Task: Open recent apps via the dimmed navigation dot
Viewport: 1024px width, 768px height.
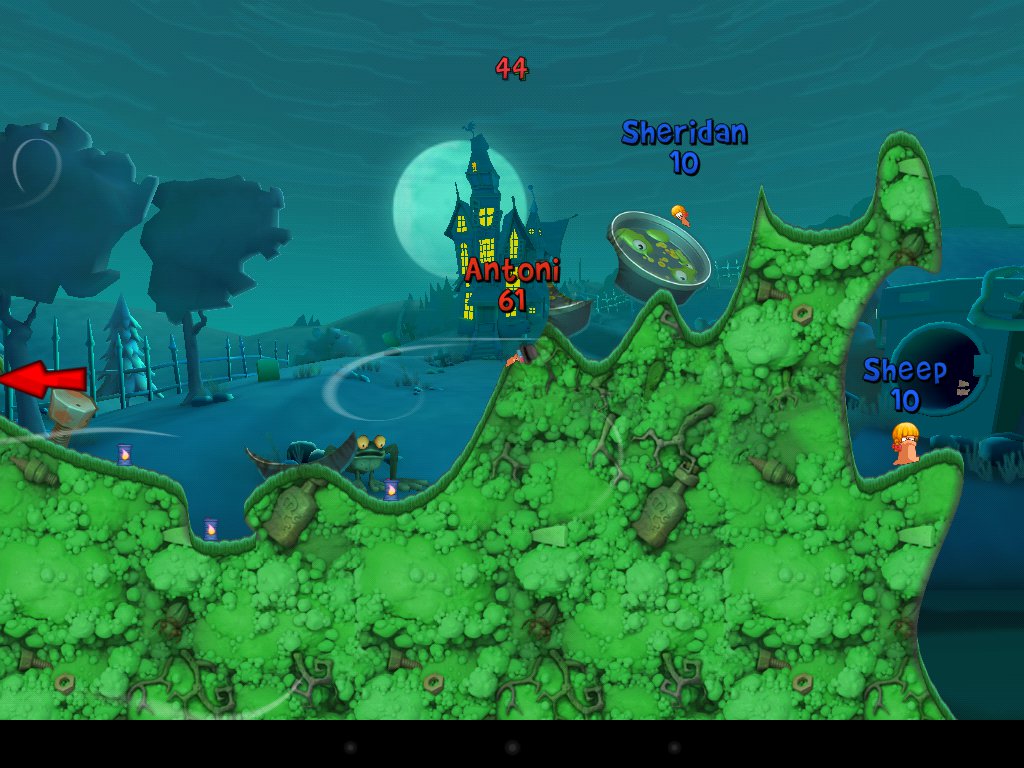Action: point(674,747)
